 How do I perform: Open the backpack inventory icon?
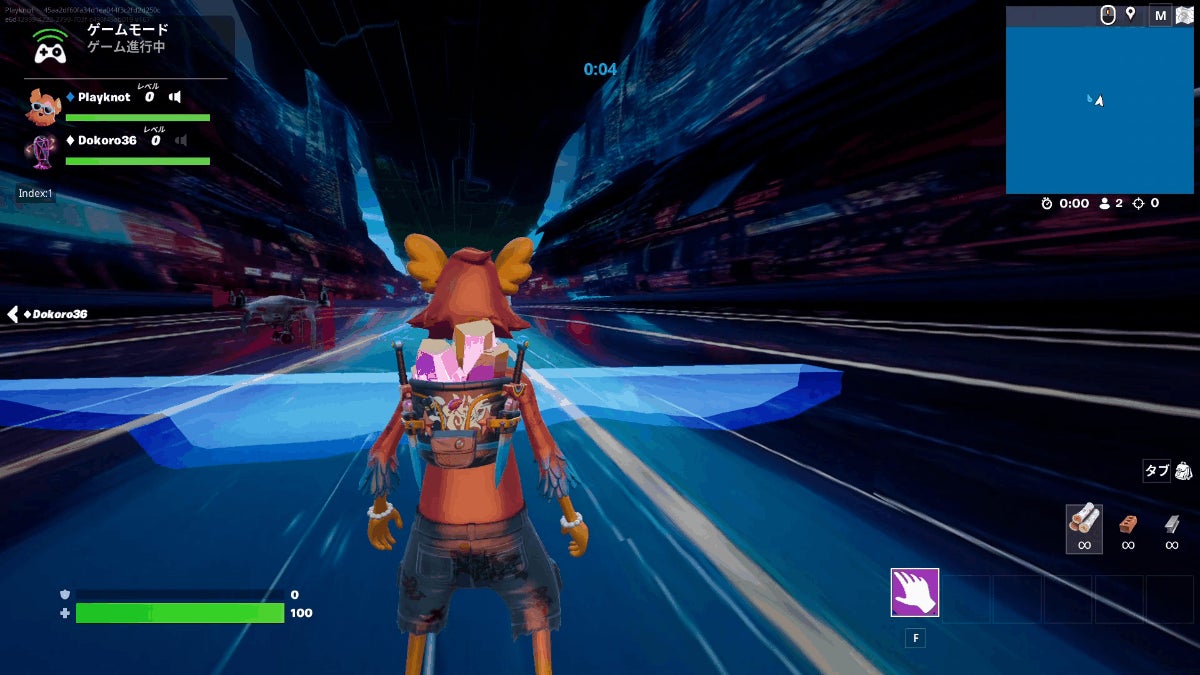[x=1184, y=470]
